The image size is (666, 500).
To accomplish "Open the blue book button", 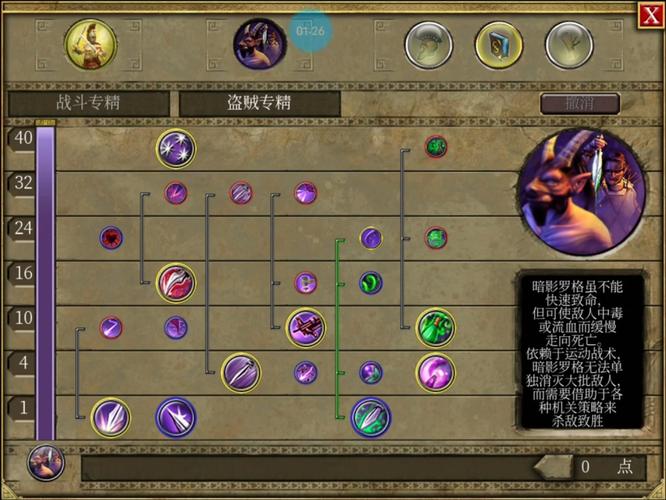I will (499, 45).
